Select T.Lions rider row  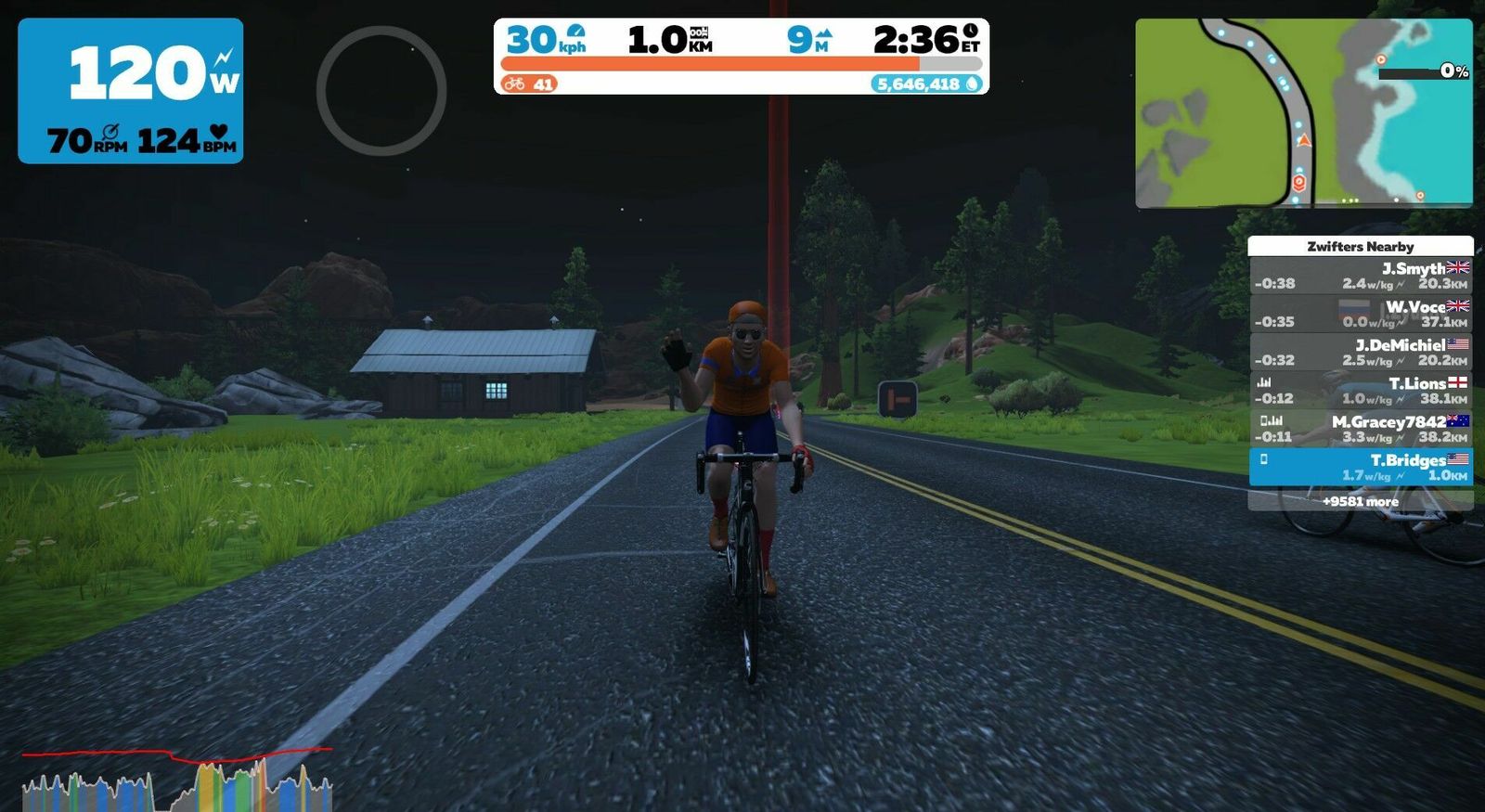(1361, 390)
